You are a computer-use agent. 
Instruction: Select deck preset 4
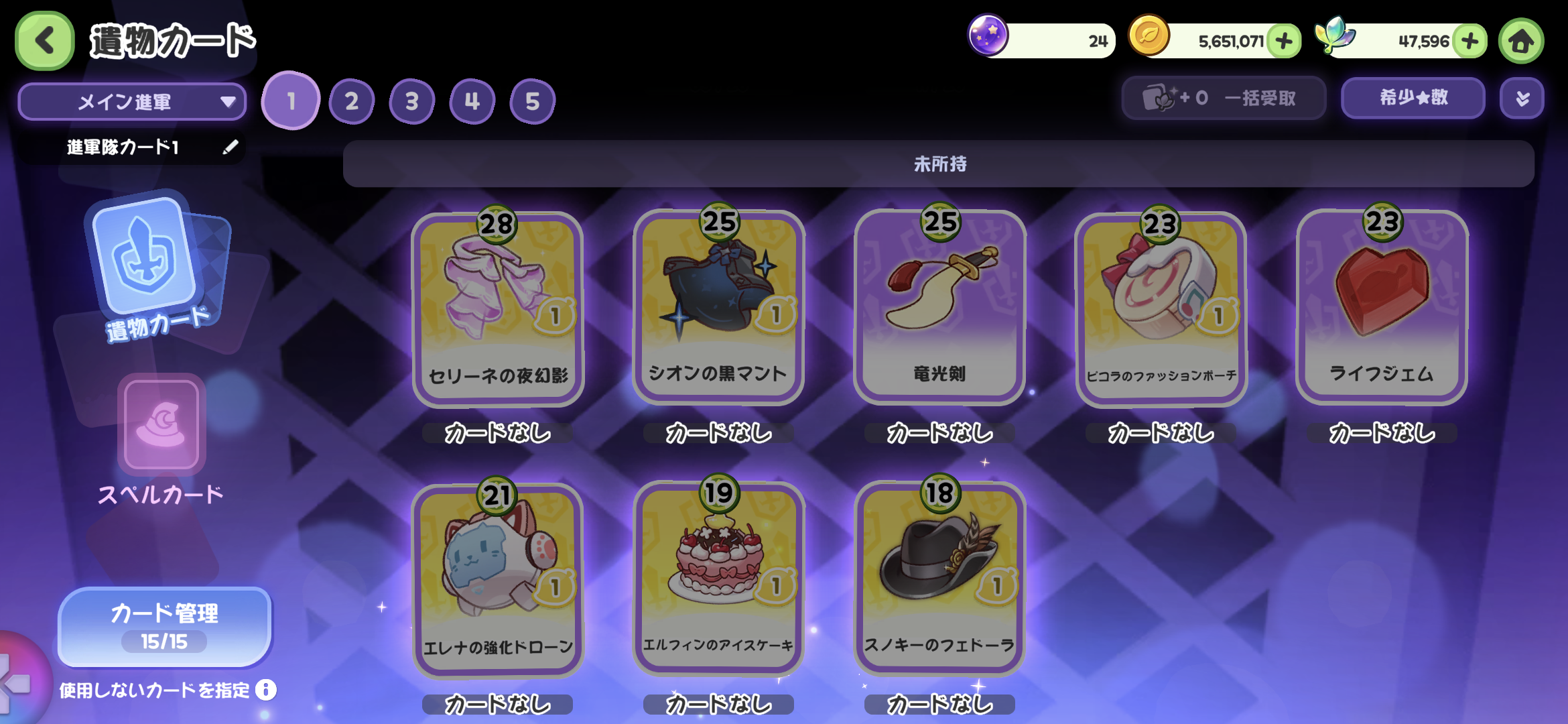click(472, 102)
